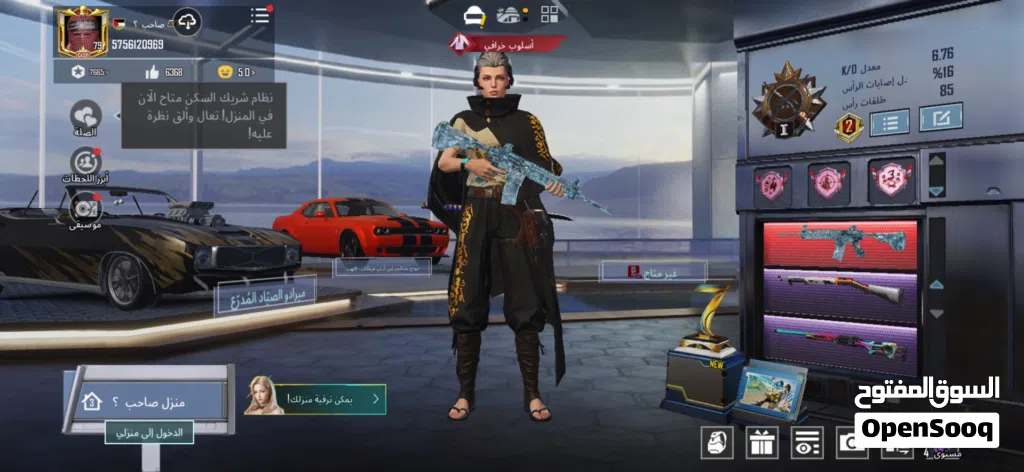Image resolution: width=1024 pixels, height=472 pixels.
Task: Switch to the four-squares grid tab
Action: pyautogui.click(x=550, y=14)
